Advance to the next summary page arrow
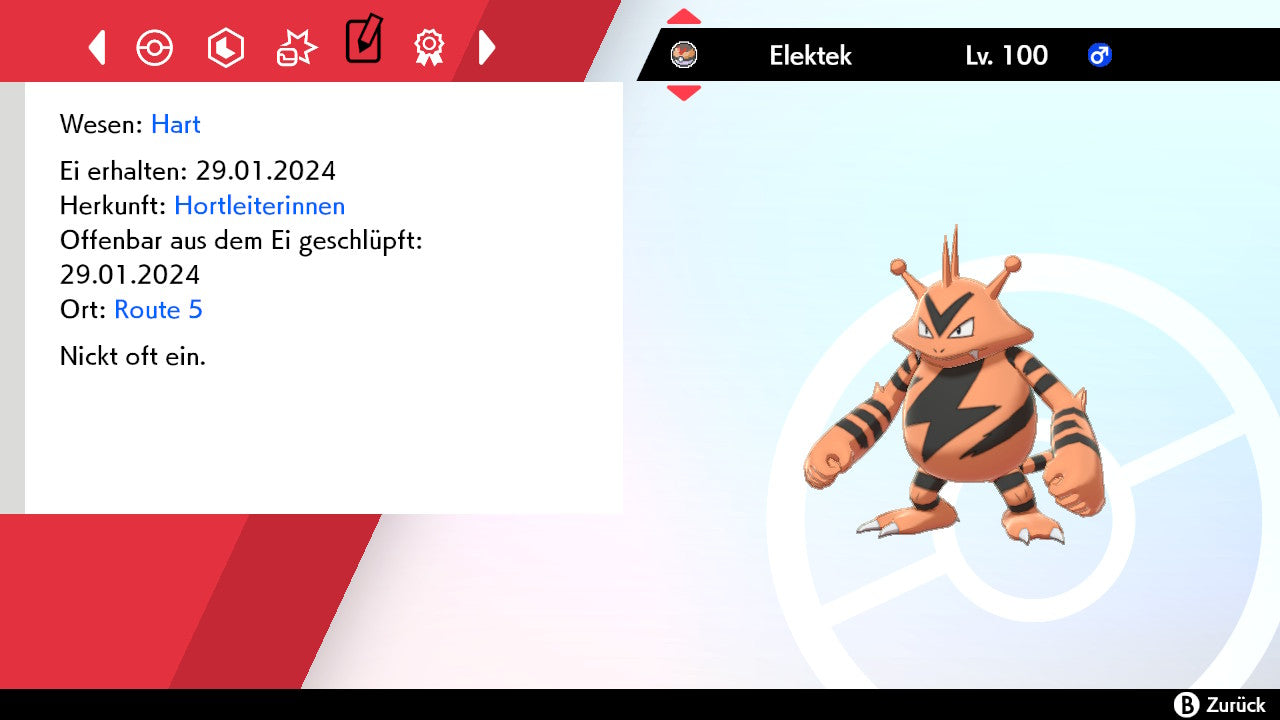Image resolution: width=1280 pixels, height=720 pixels. point(487,47)
